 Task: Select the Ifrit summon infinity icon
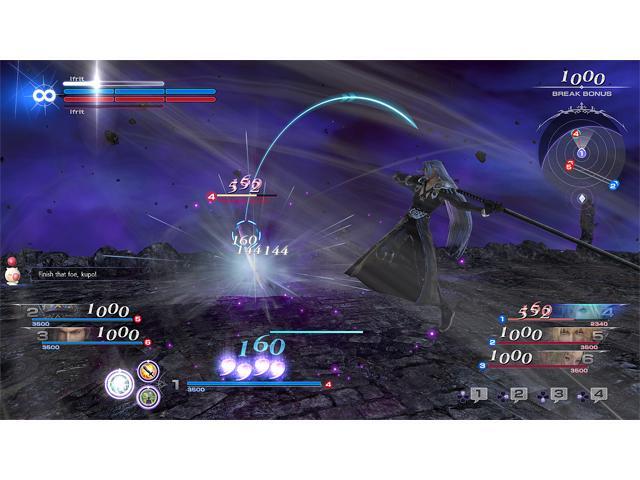click(x=42, y=95)
